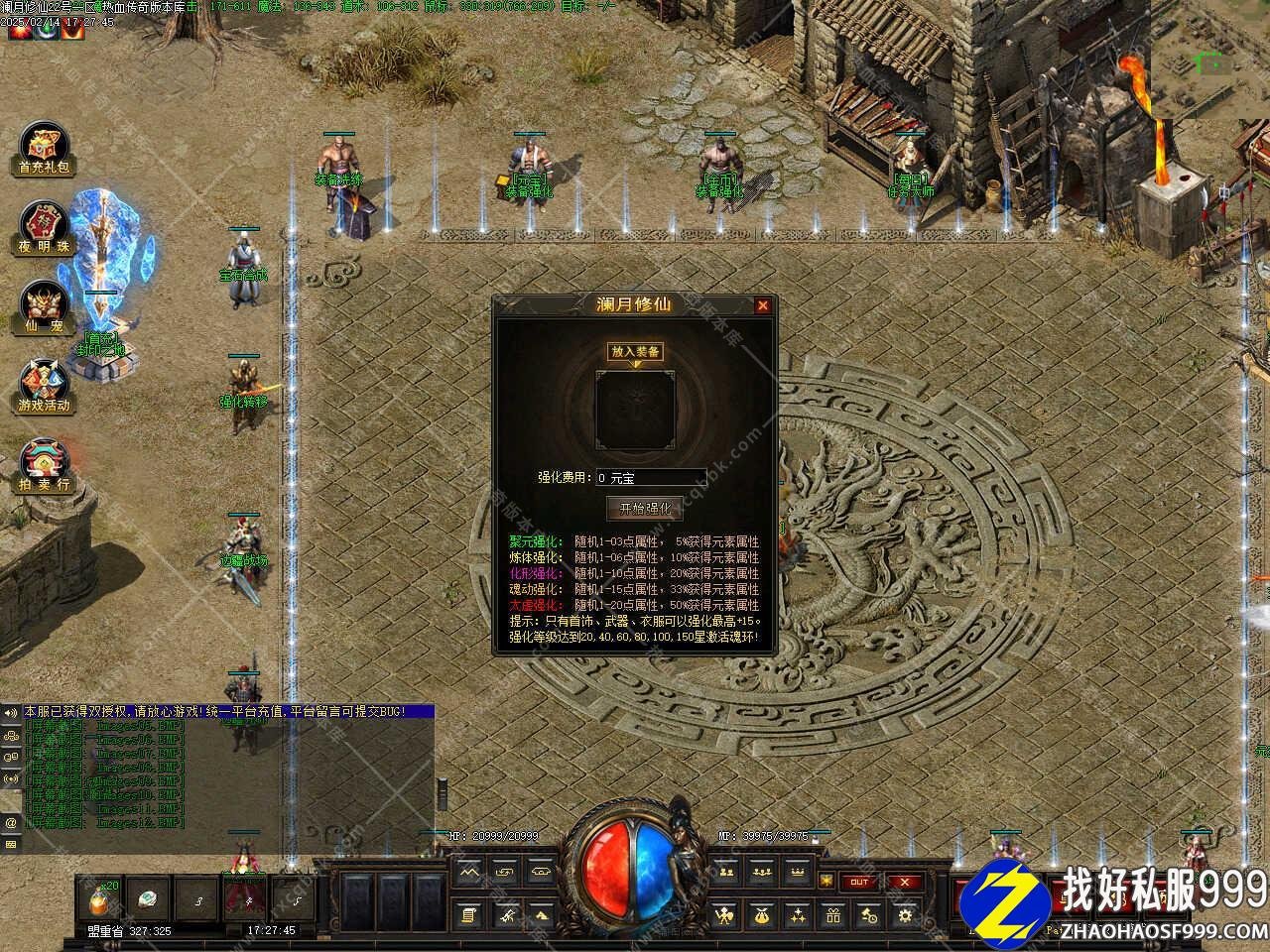Click the @ icon beside the chat box

pos(11,822)
